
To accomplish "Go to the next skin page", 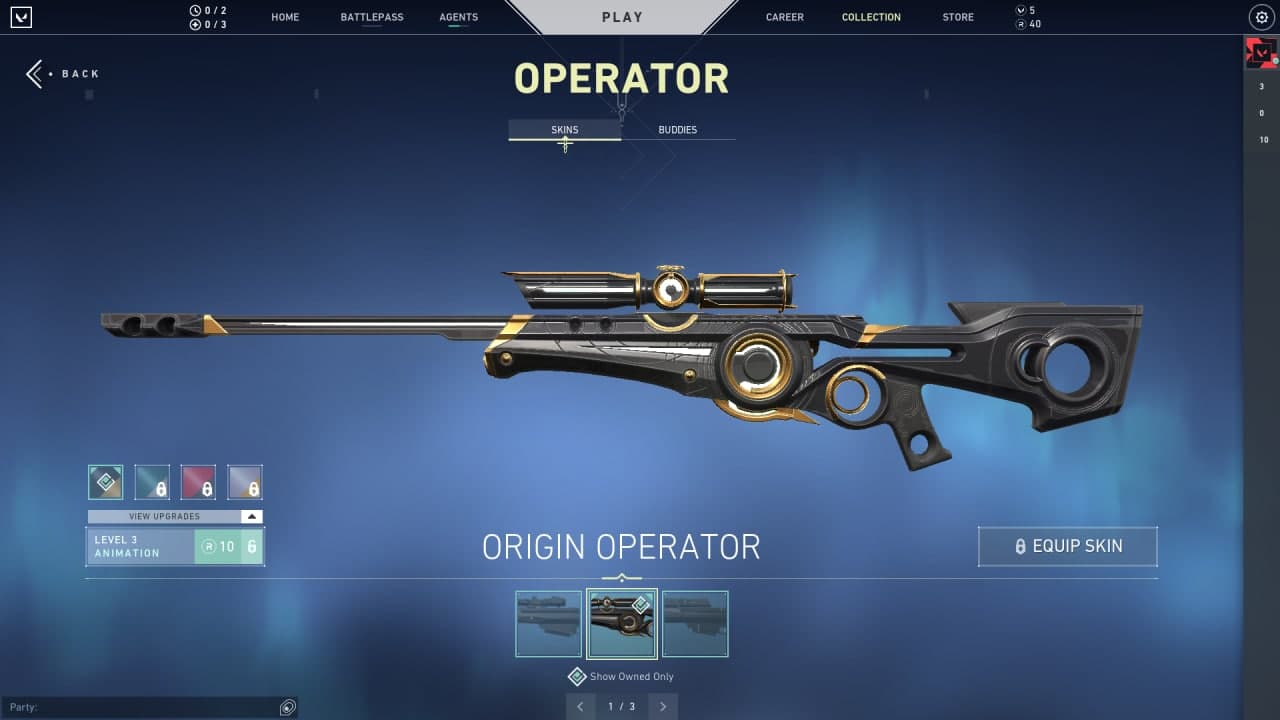I will click(x=662, y=706).
